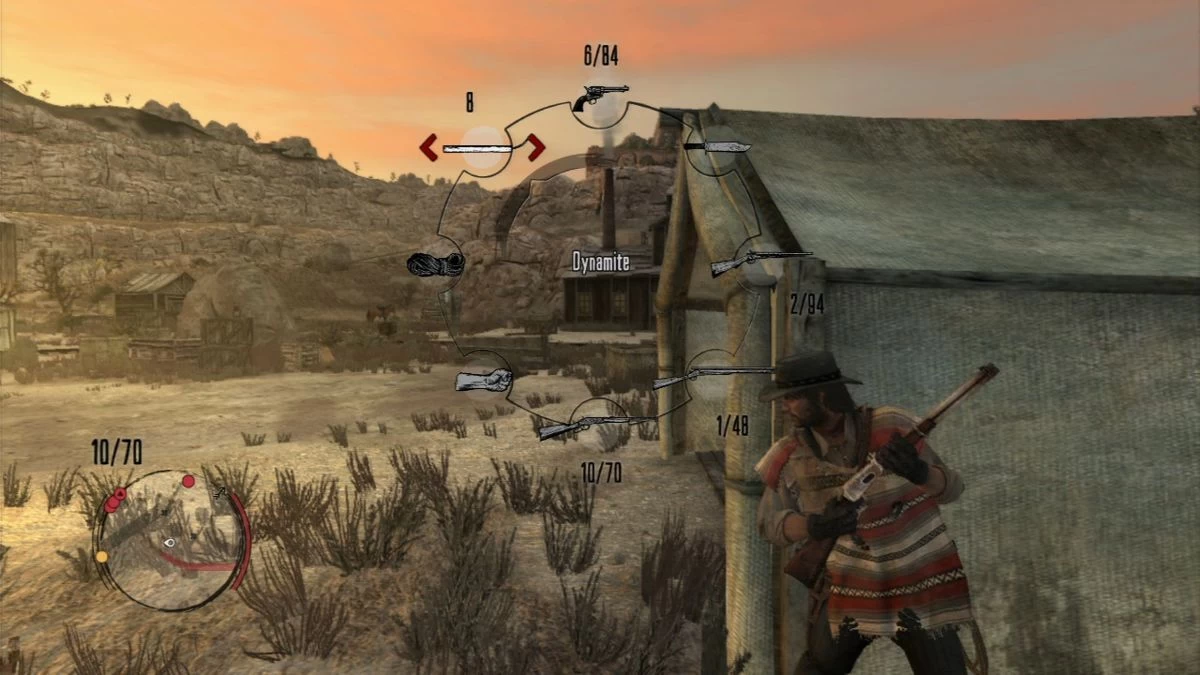
Task: Switch to the bare fist slot
Action: [x=483, y=380]
